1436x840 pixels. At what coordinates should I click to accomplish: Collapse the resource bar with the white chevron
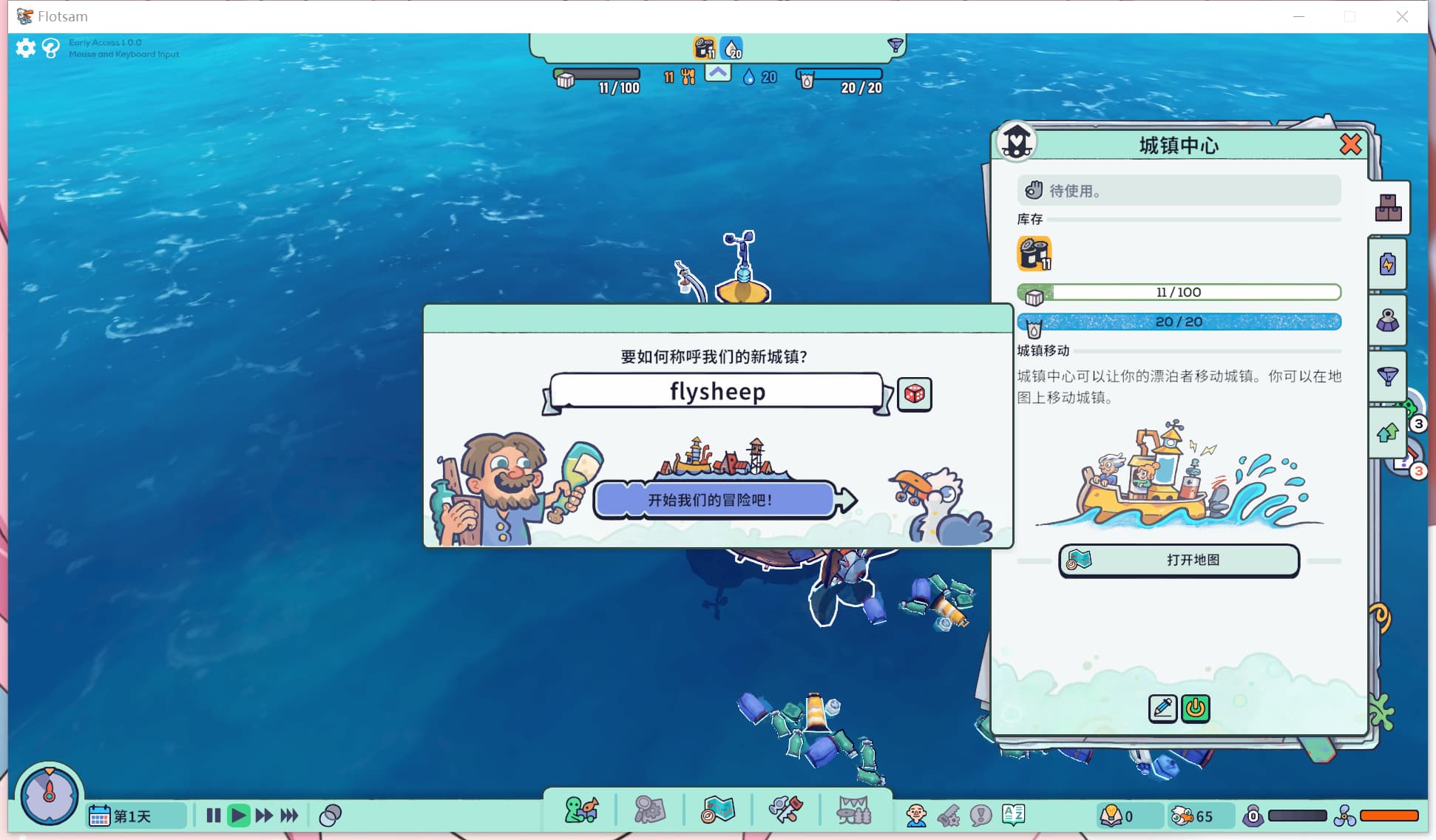coord(717,73)
